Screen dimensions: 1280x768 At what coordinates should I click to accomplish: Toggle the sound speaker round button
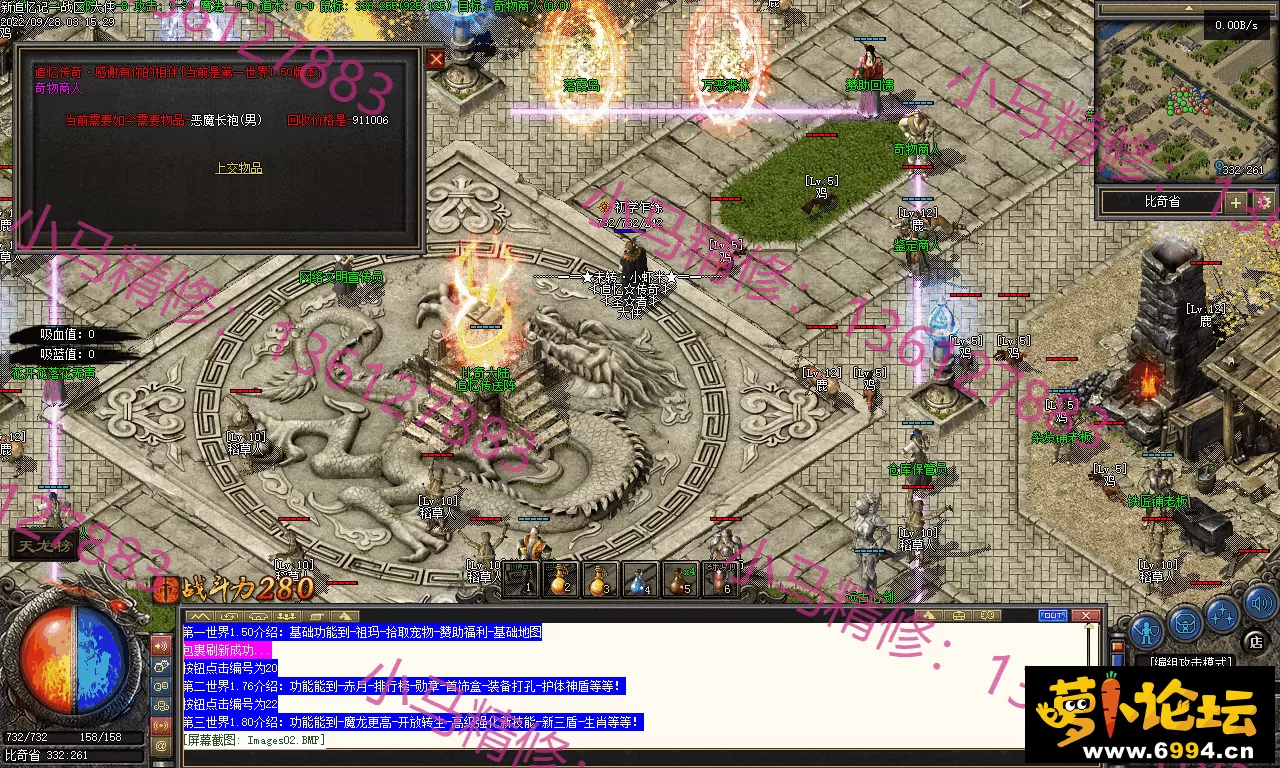1261,602
